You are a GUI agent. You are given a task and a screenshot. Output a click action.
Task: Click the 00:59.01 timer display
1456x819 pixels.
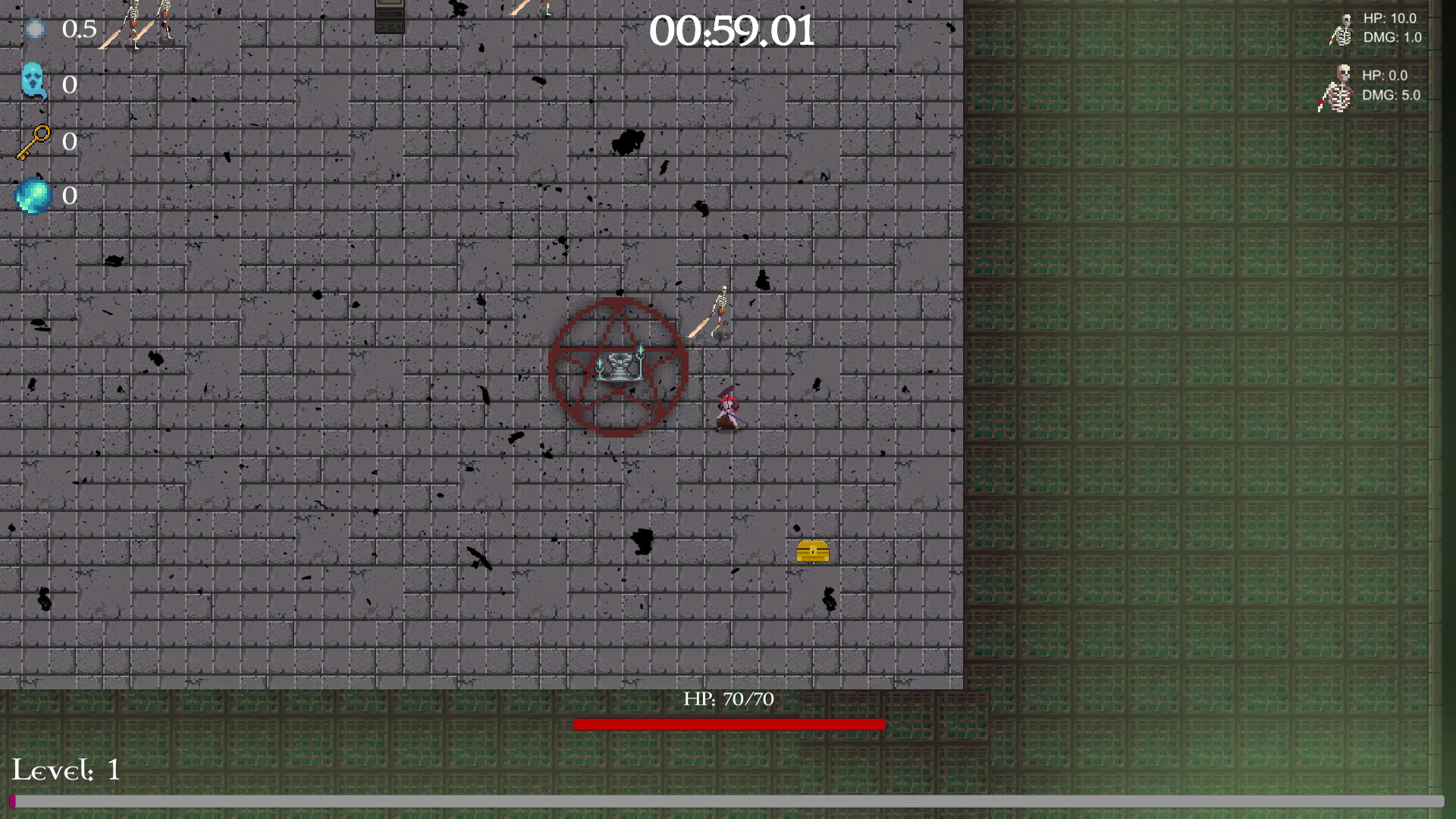pos(733,31)
